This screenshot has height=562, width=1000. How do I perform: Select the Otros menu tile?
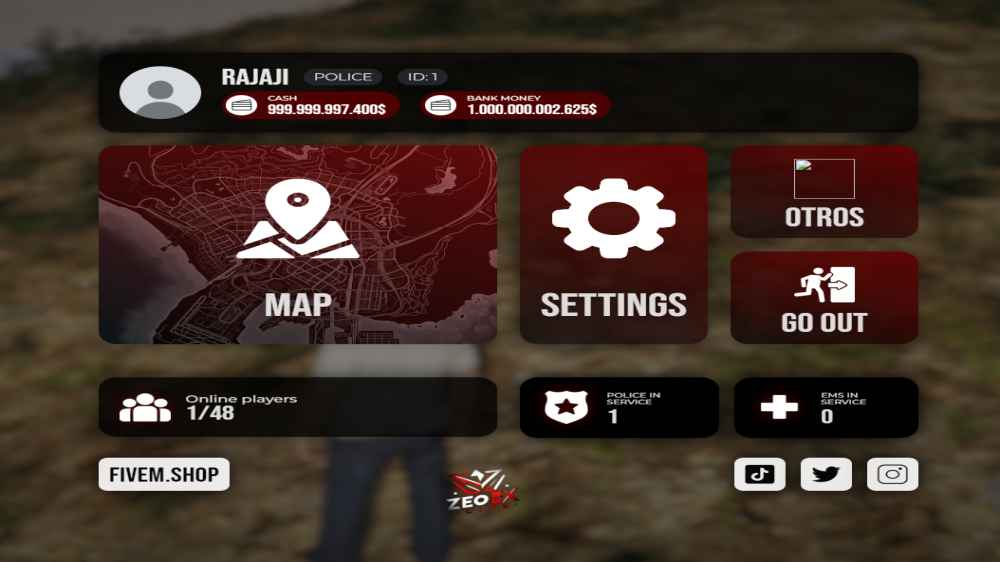824,192
